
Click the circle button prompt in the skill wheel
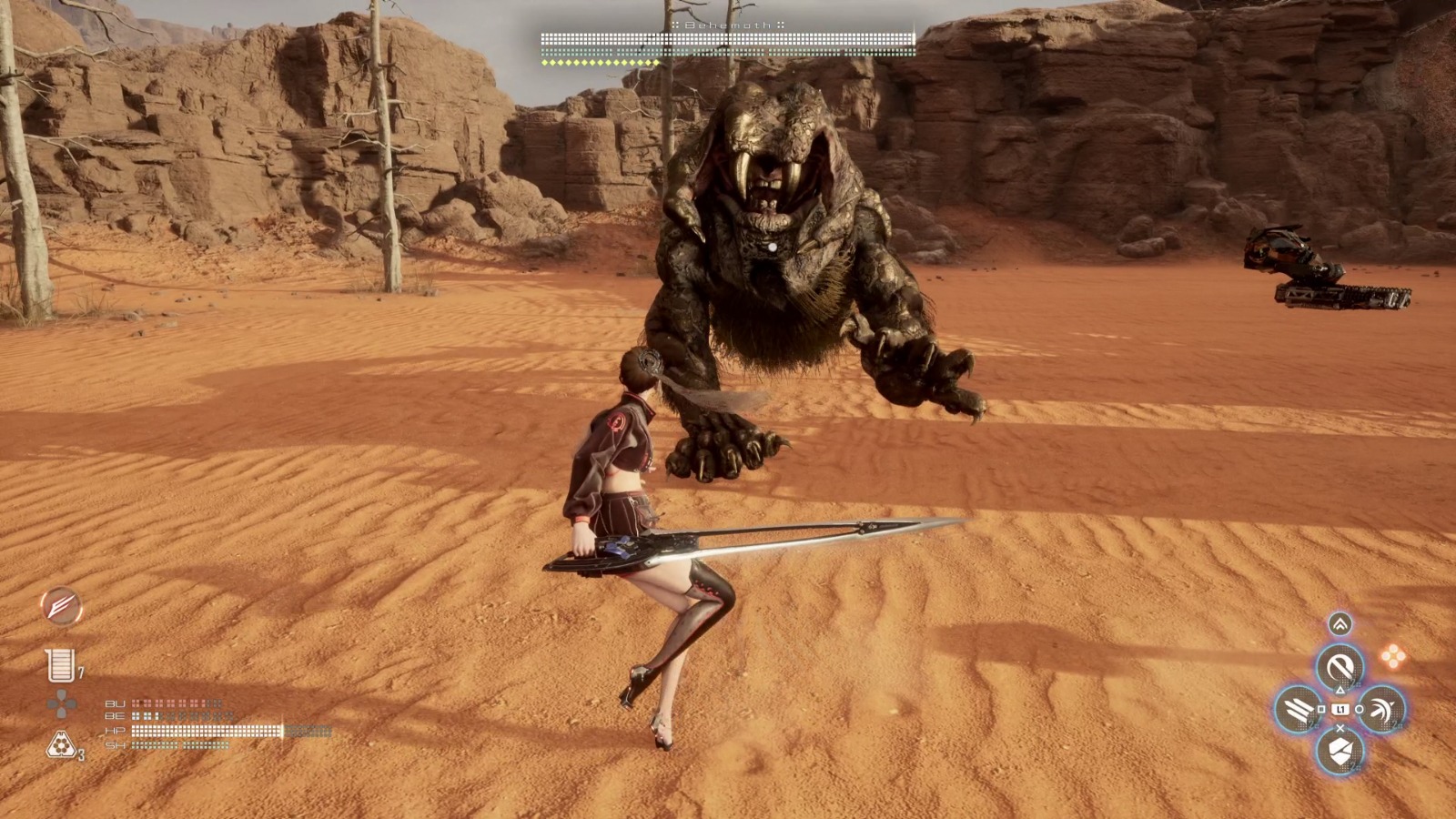tap(1359, 710)
